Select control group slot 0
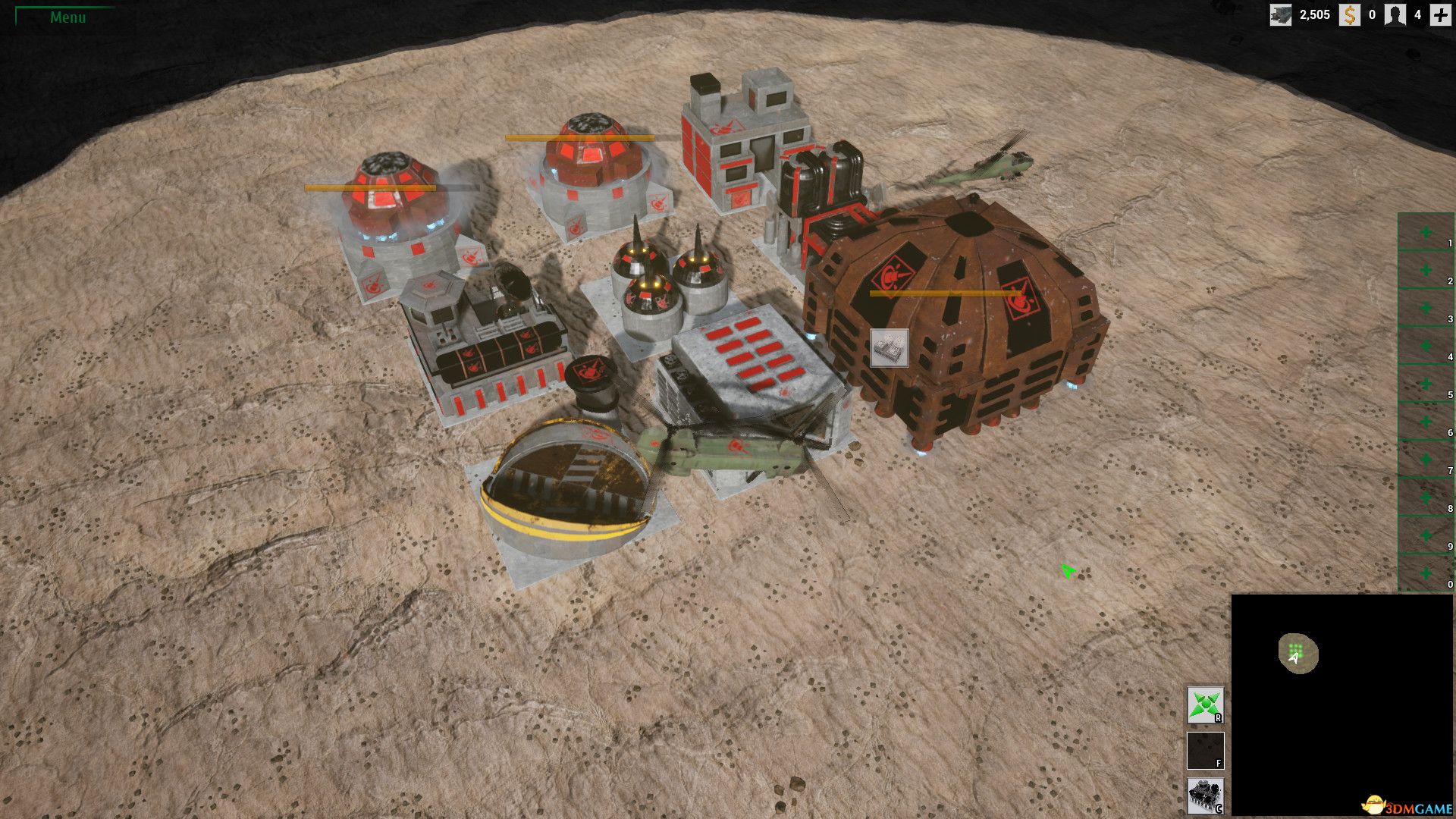 (1426, 573)
